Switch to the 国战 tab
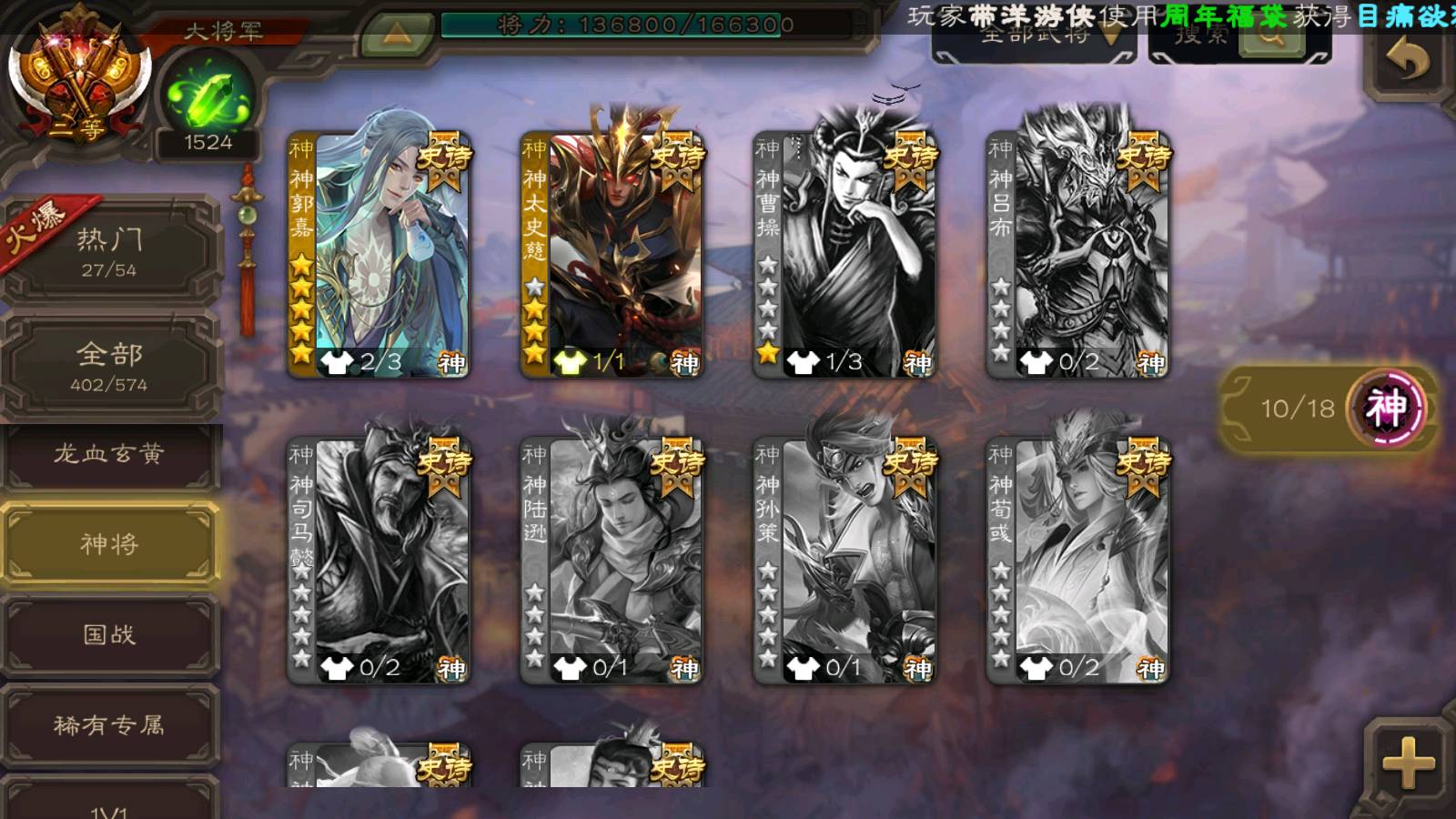This screenshot has height=819, width=1456. click(x=109, y=634)
